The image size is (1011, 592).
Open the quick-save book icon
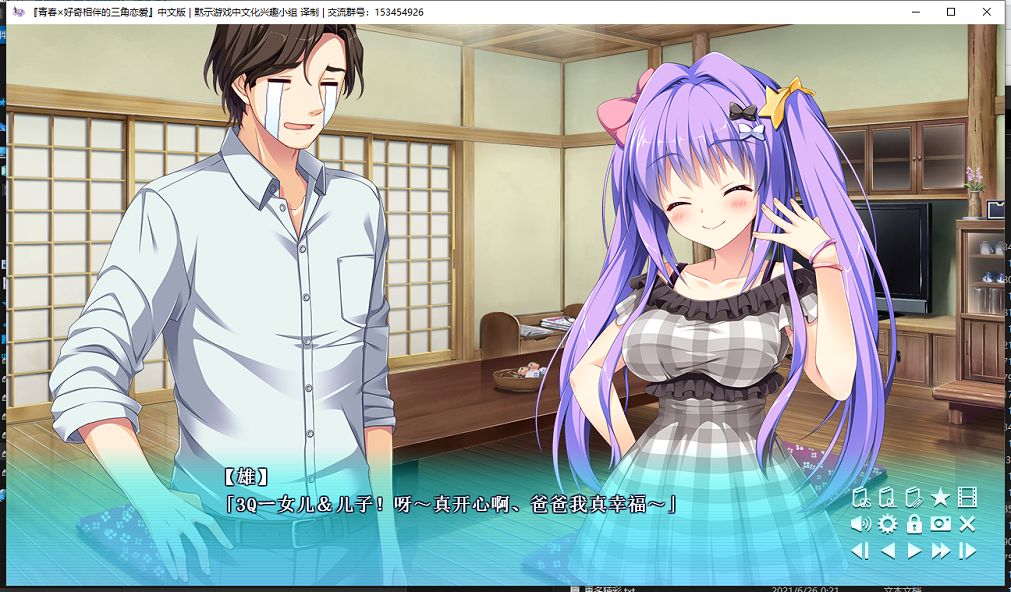(861, 497)
